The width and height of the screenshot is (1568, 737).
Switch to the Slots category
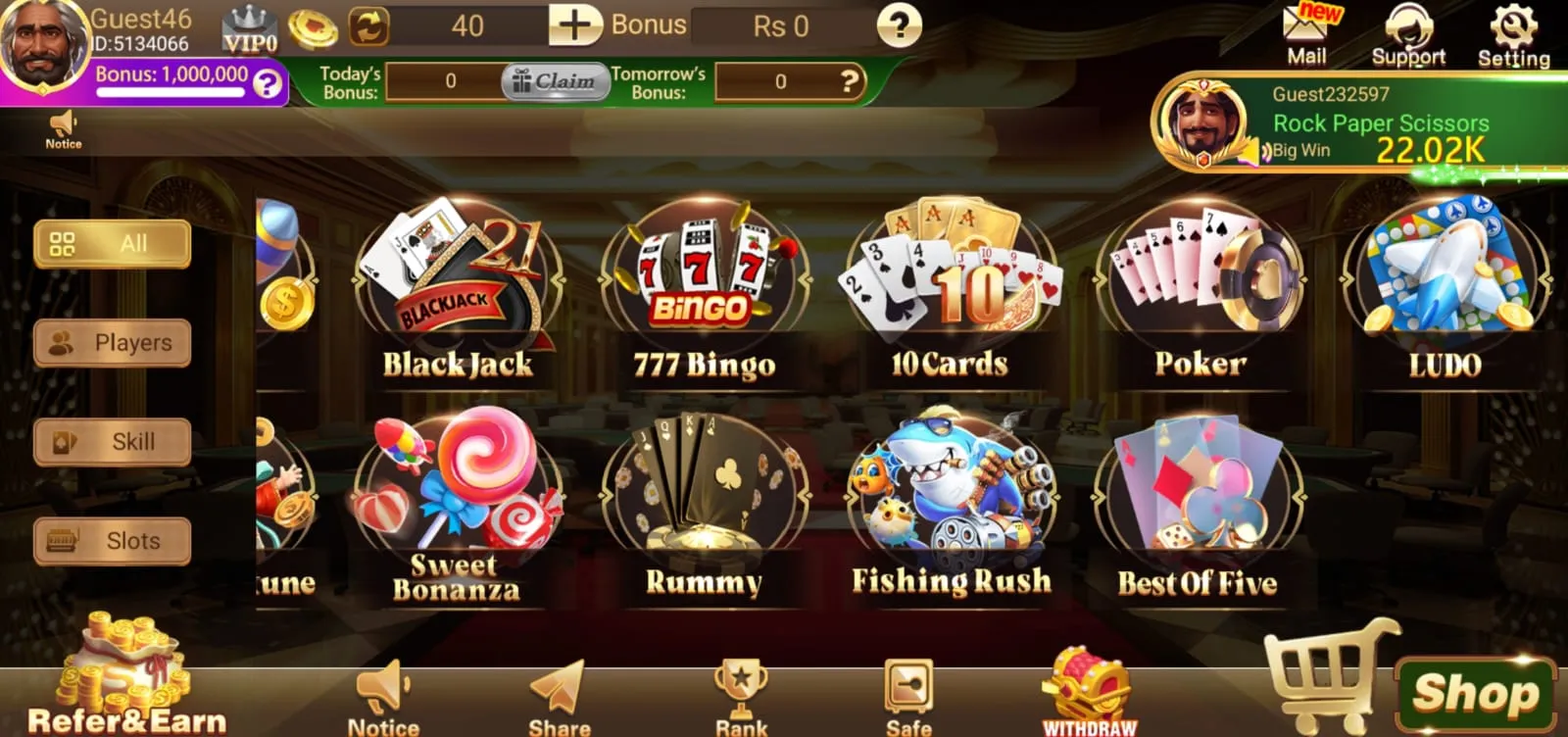click(x=111, y=540)
